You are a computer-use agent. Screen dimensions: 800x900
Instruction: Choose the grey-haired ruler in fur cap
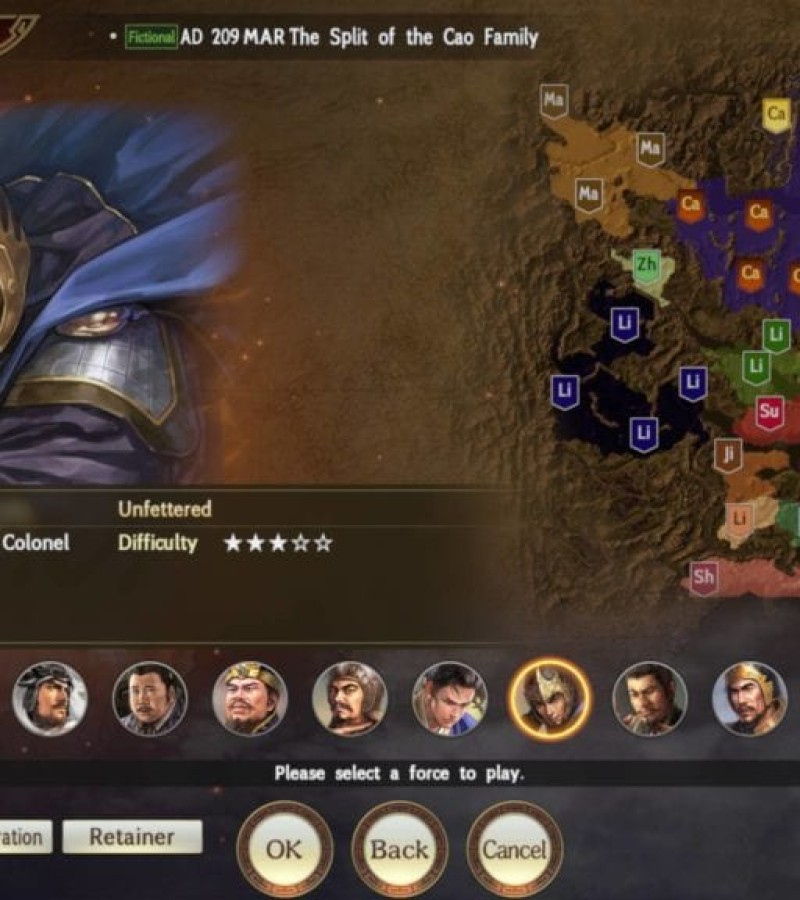point(50,699)
